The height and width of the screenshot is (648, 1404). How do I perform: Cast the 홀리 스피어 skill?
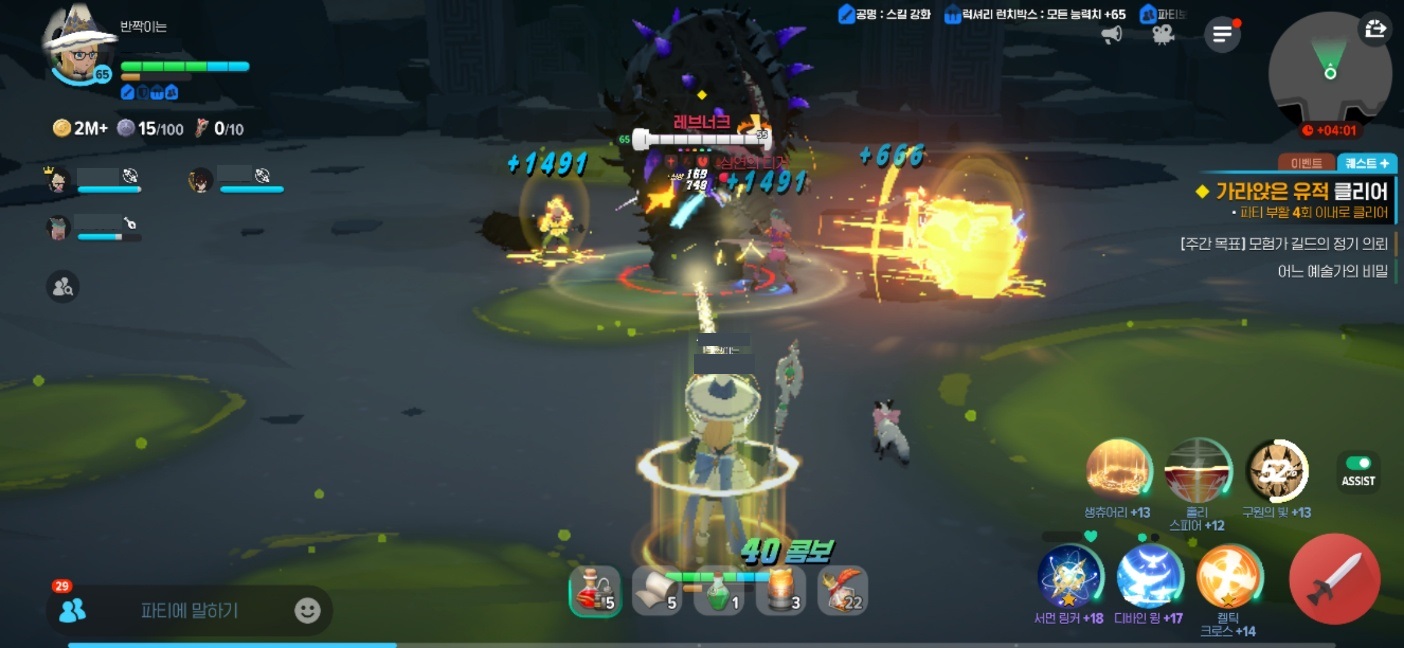(x=1197, y=471)
